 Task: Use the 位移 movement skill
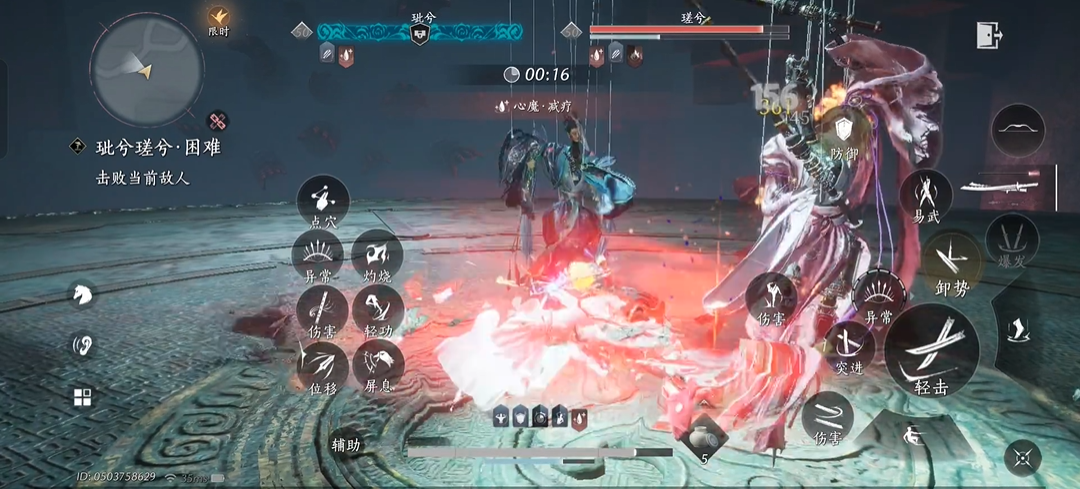pos(323,365)
